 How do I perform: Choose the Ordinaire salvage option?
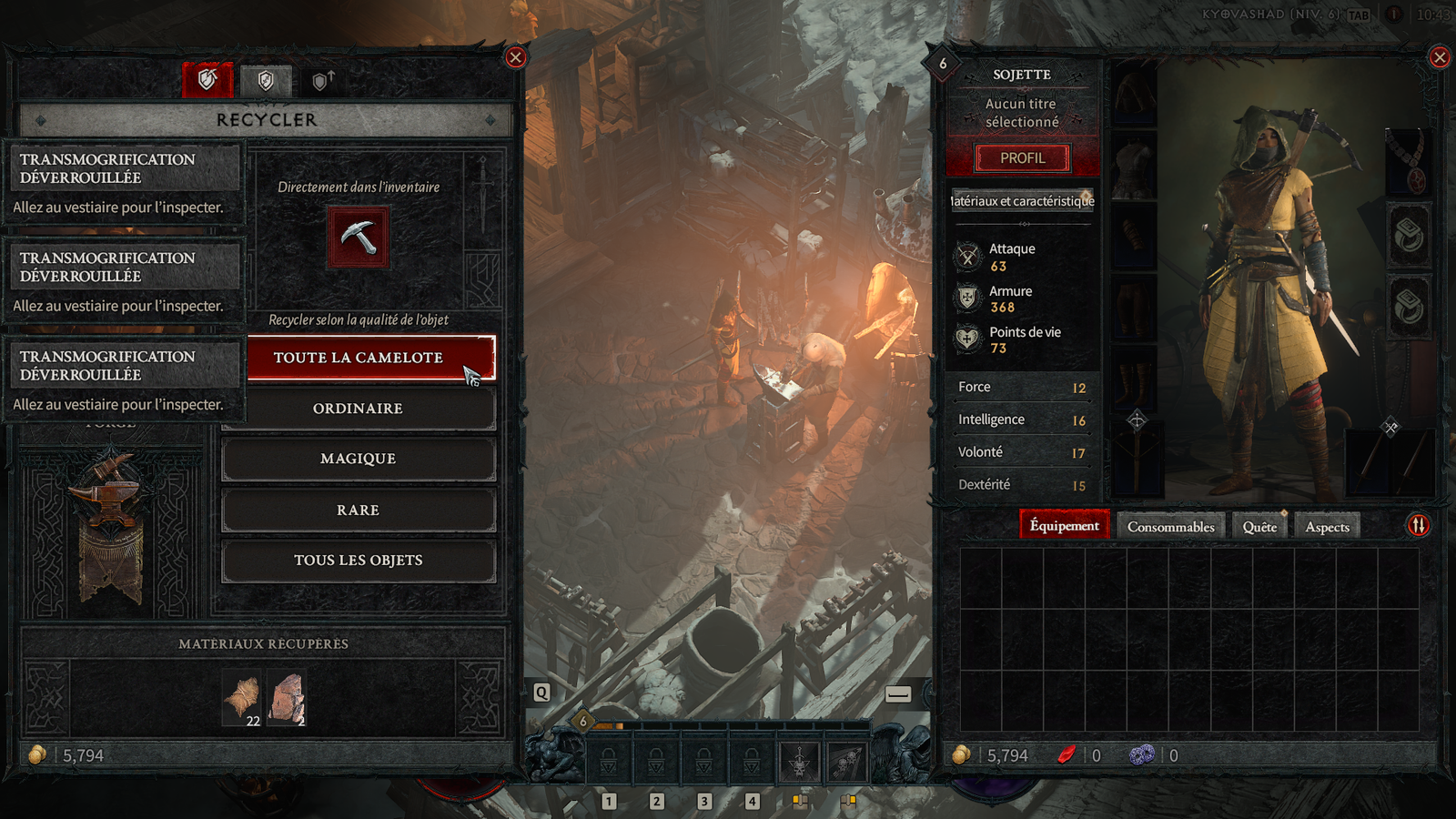click(x=359, y=409)
